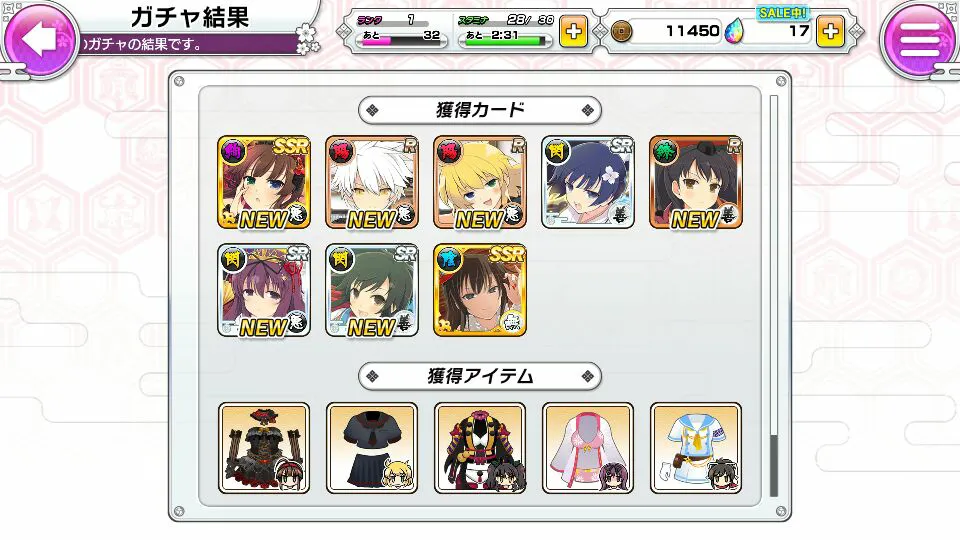Select the white and blue sailor outfit item

(x=696, y=448)
